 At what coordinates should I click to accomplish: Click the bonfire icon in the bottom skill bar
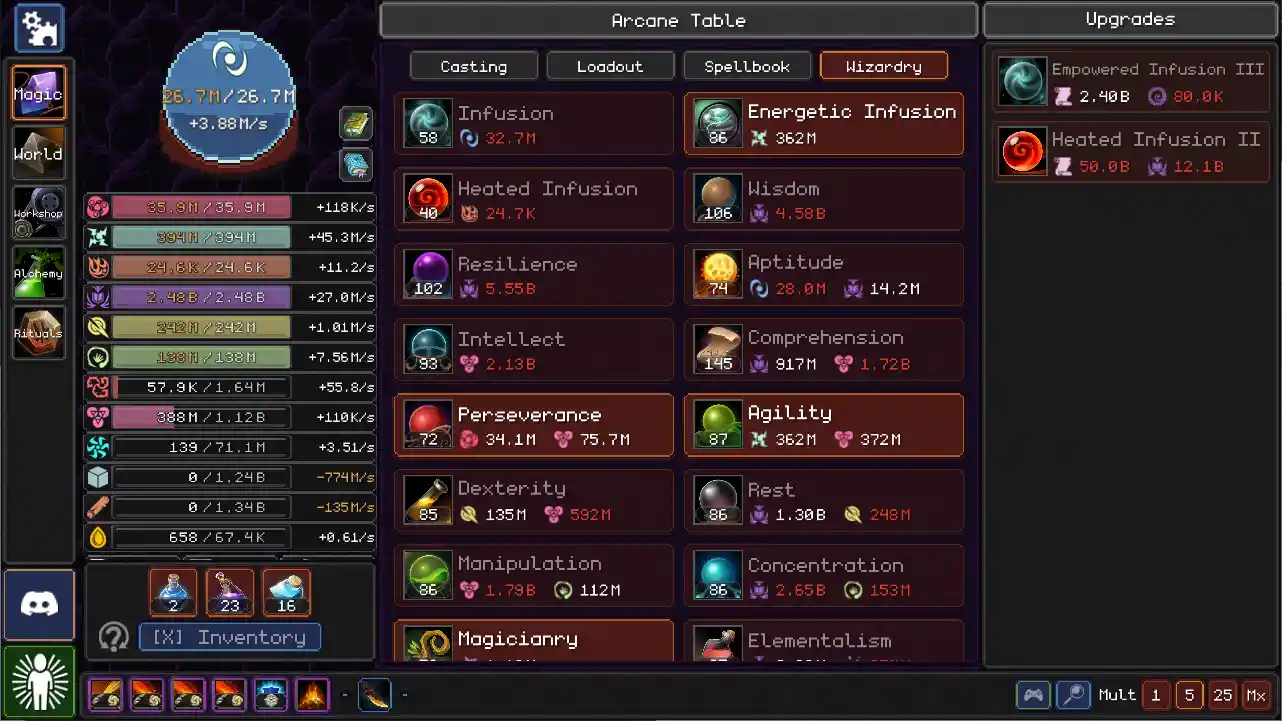pyautogui.click(x=311, y=694)
